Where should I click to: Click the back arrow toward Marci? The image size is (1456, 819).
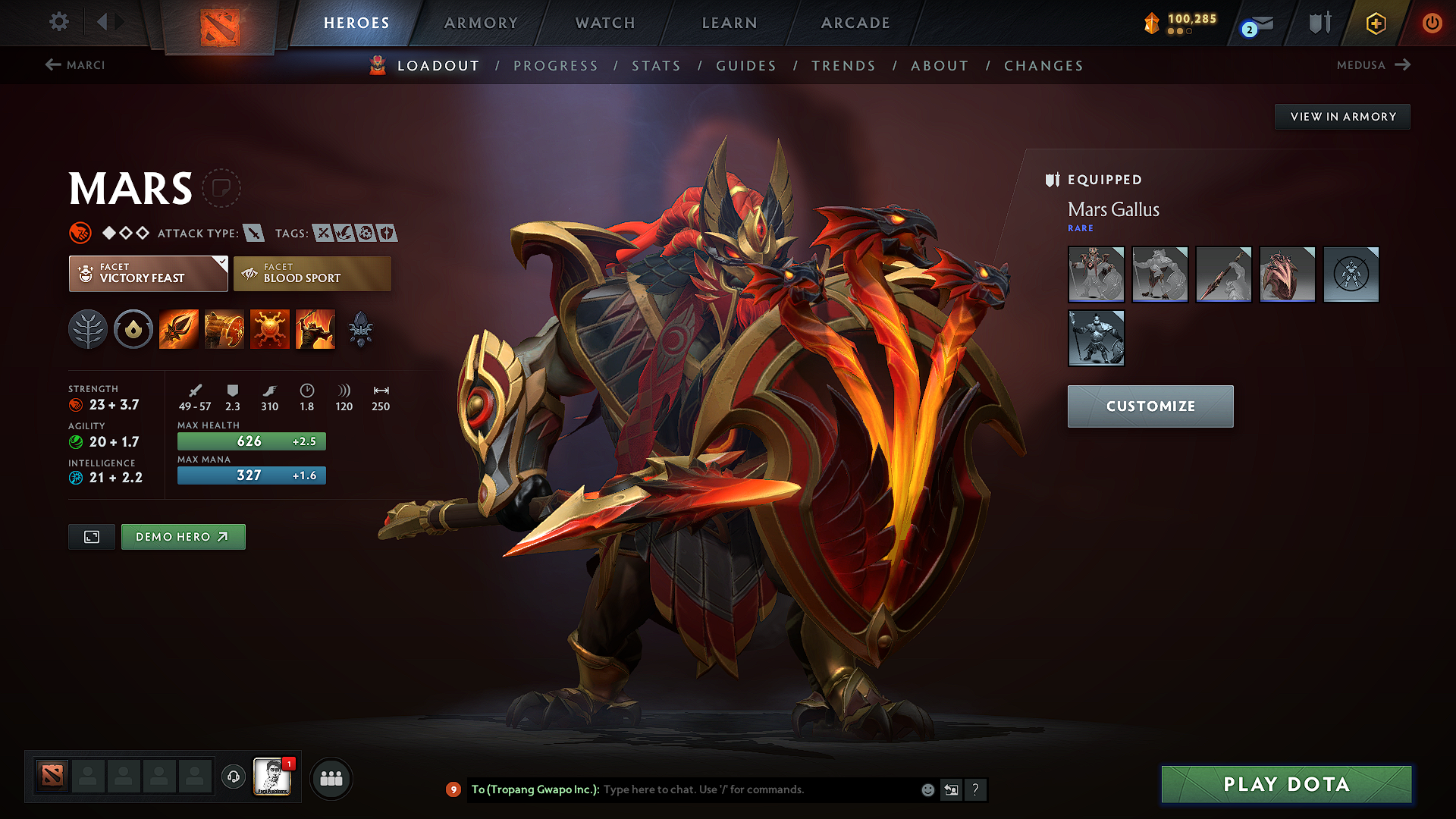(x=52, y=65)
